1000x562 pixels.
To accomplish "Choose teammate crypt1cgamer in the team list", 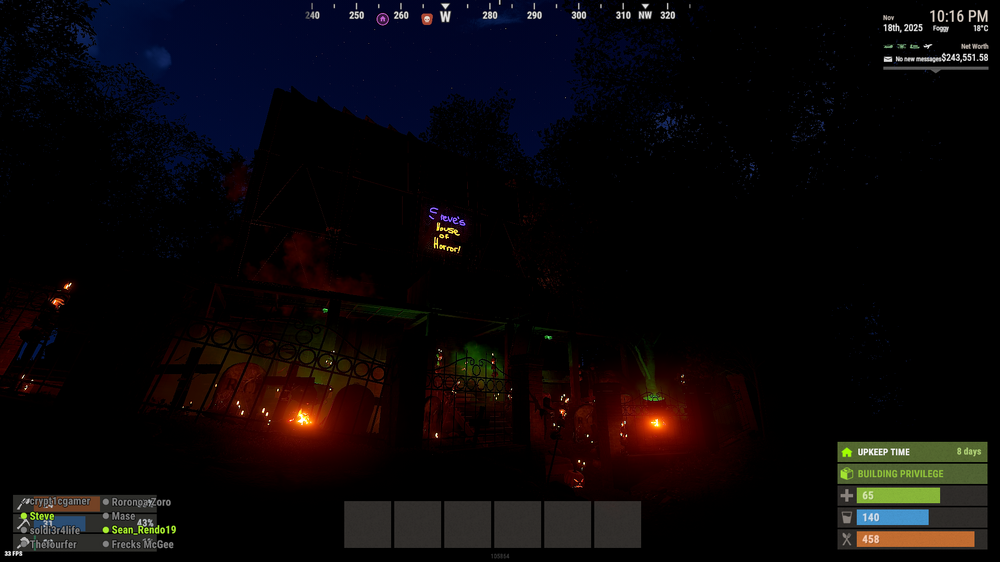I will coord(60,502).
